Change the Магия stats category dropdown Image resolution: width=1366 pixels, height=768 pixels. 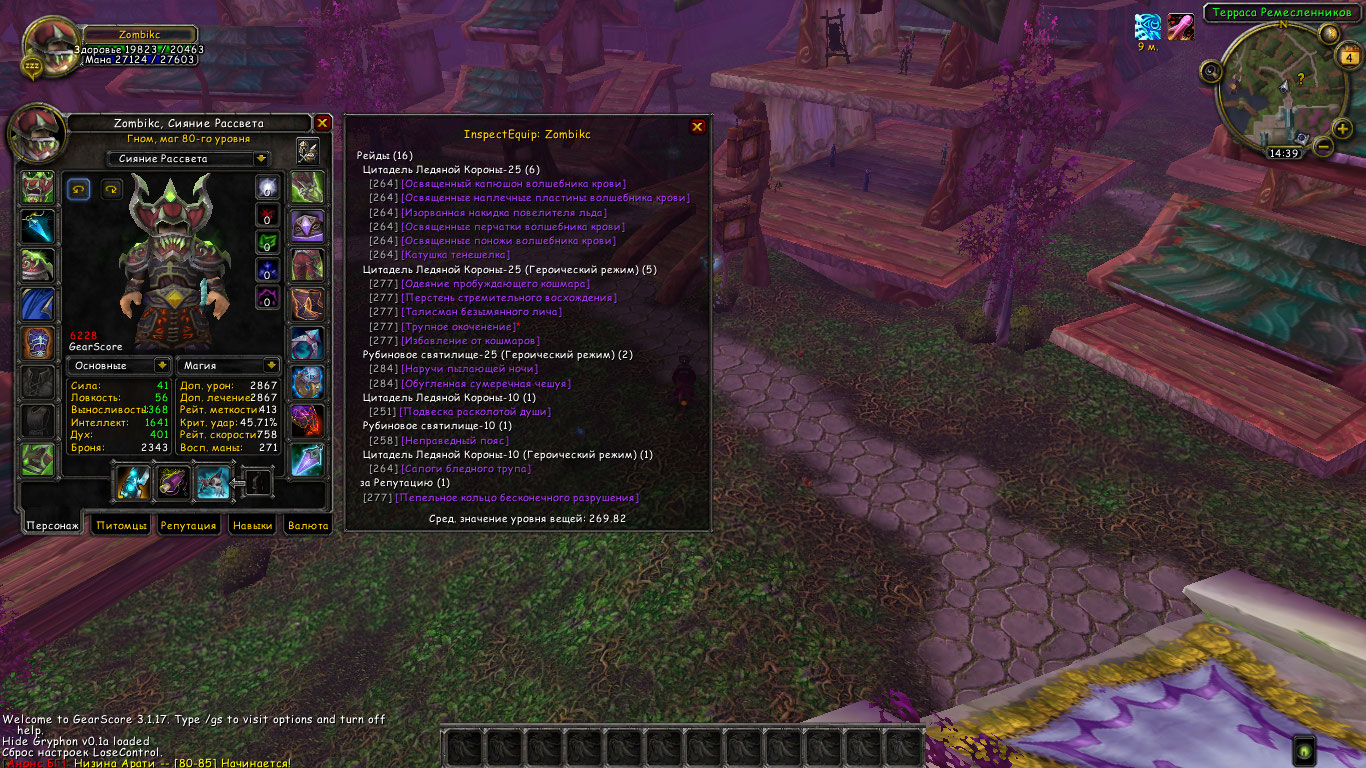(x=270, y=366)
